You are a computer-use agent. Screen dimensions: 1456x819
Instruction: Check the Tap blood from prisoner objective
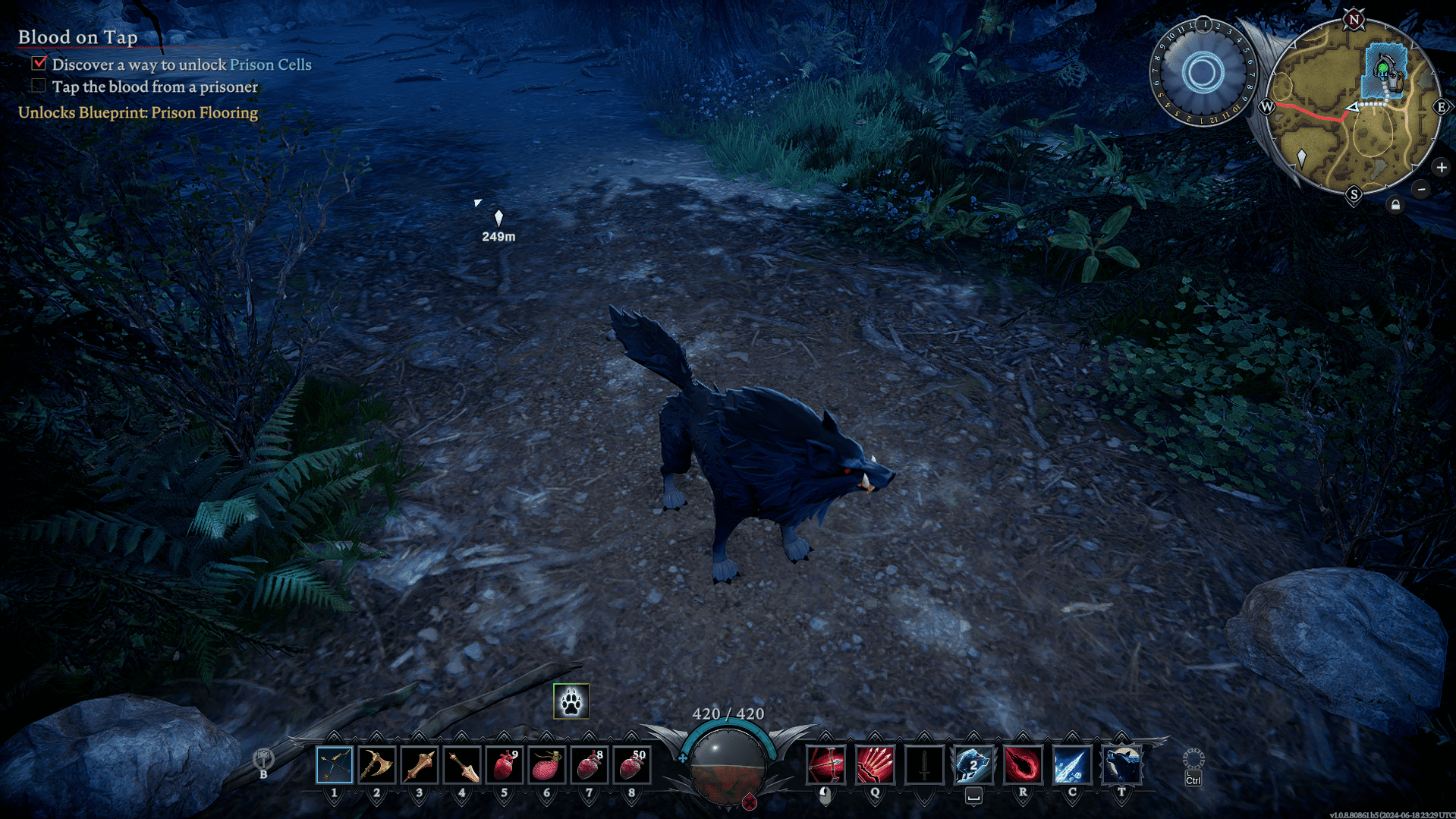[x=38, y=86]
